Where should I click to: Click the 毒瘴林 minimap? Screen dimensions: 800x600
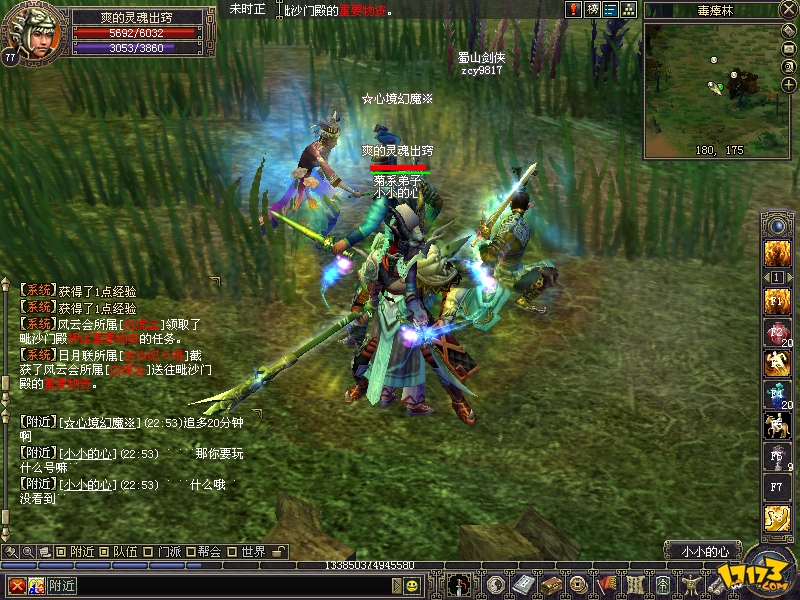click(709, 91)
